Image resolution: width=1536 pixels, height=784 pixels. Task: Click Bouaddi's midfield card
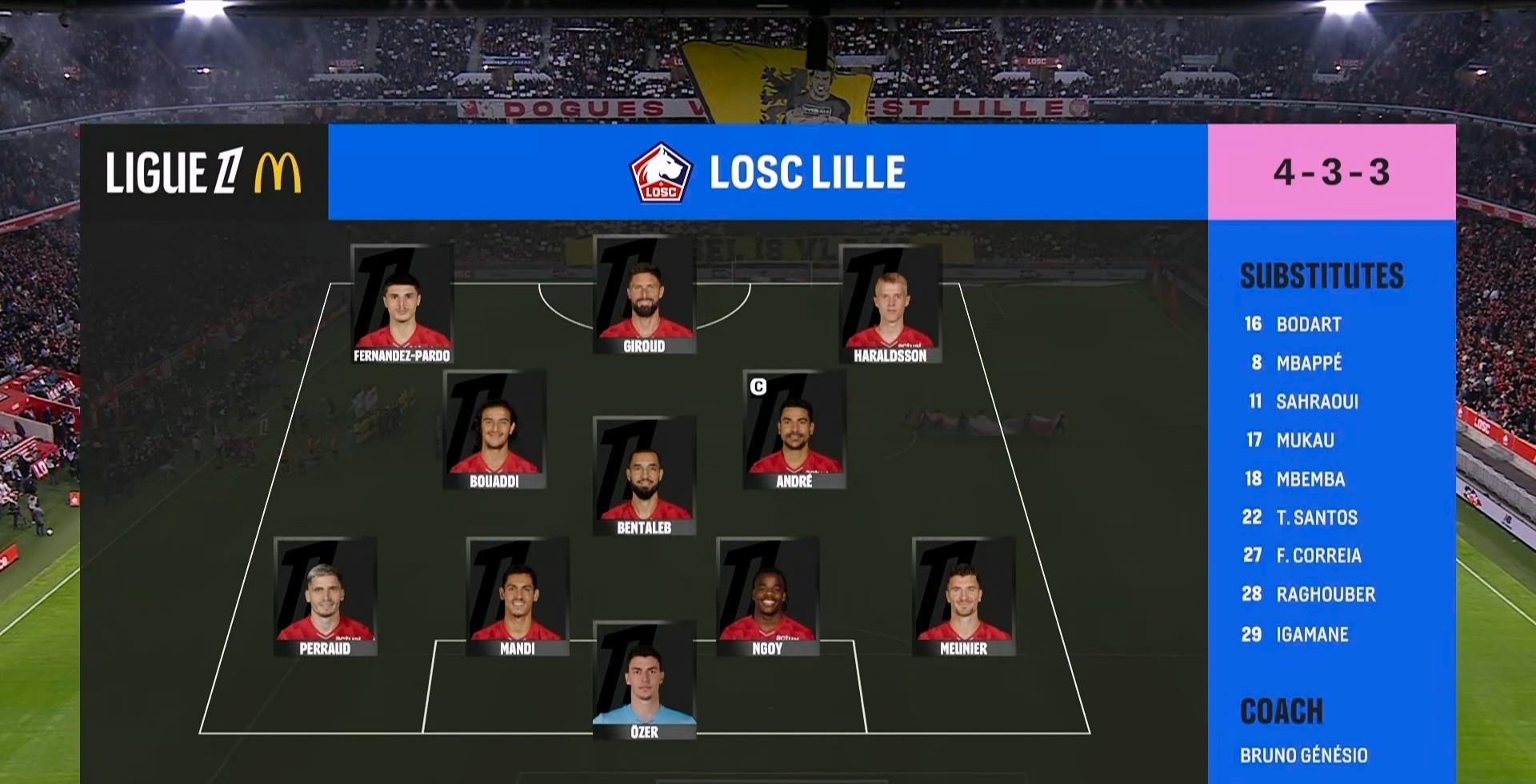pos(494,430)
